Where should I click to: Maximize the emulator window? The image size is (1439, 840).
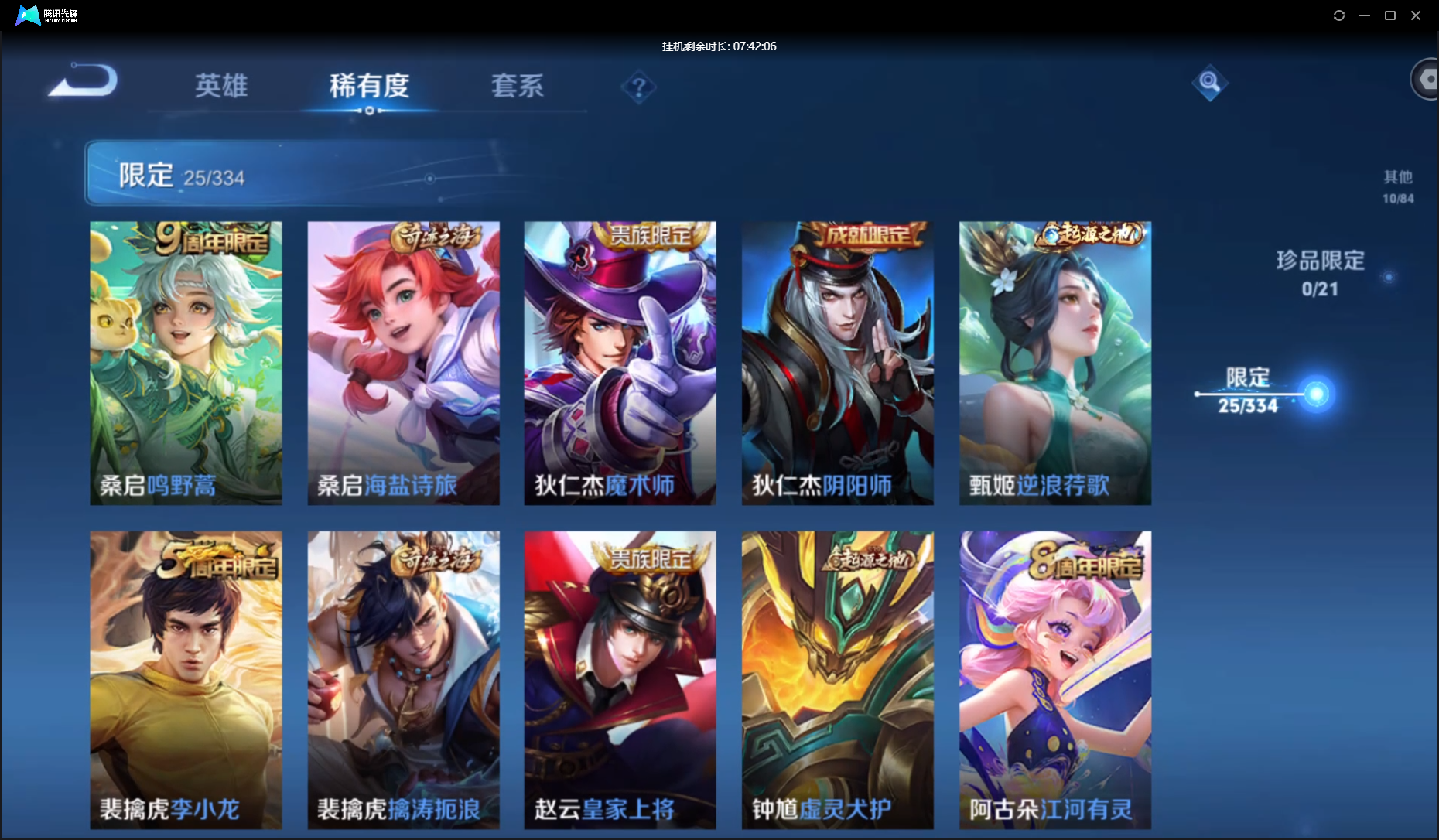[x=1389, y=15]
